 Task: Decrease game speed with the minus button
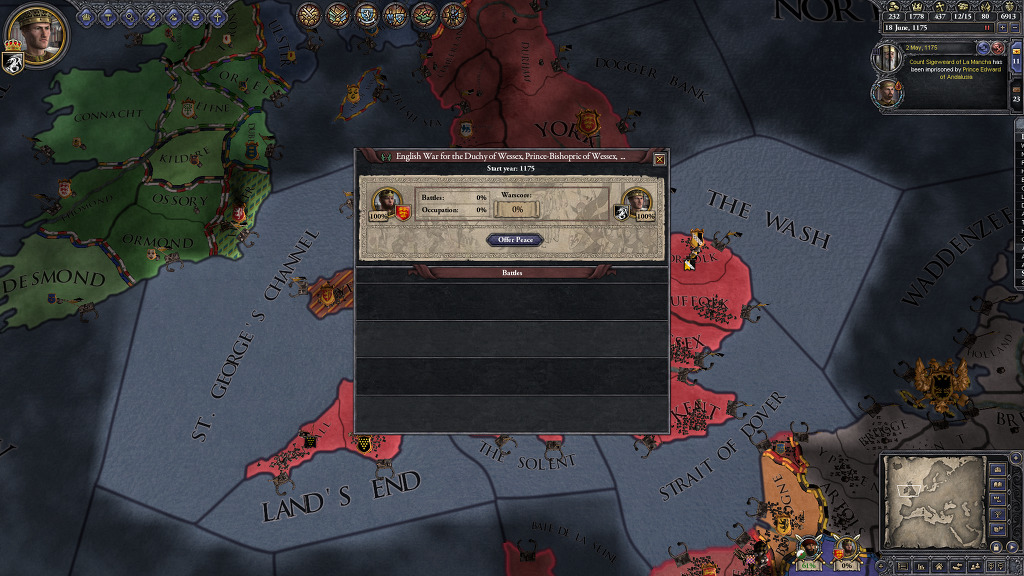coord(1015,28)
